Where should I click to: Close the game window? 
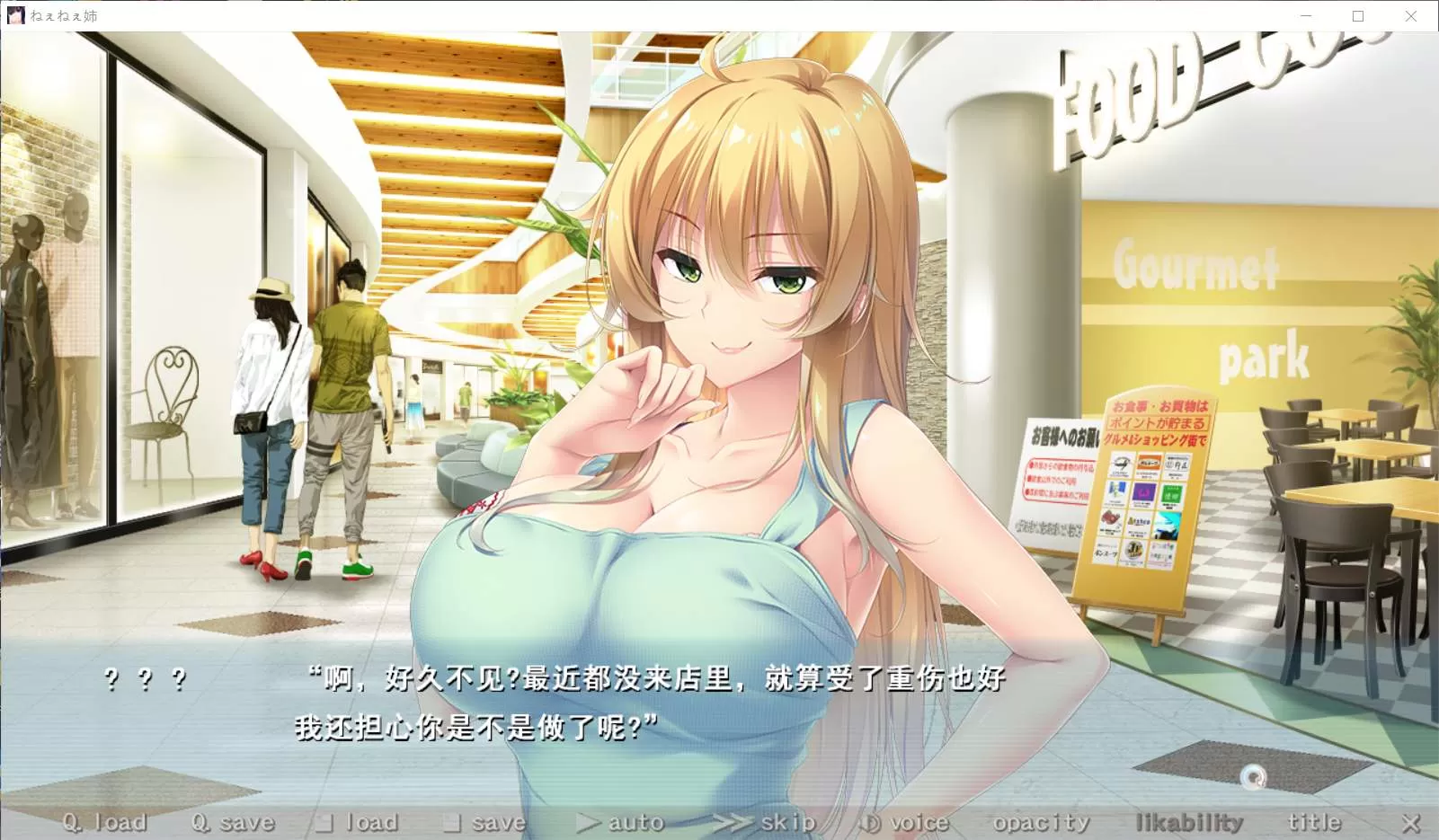(x=1411, y=16)
